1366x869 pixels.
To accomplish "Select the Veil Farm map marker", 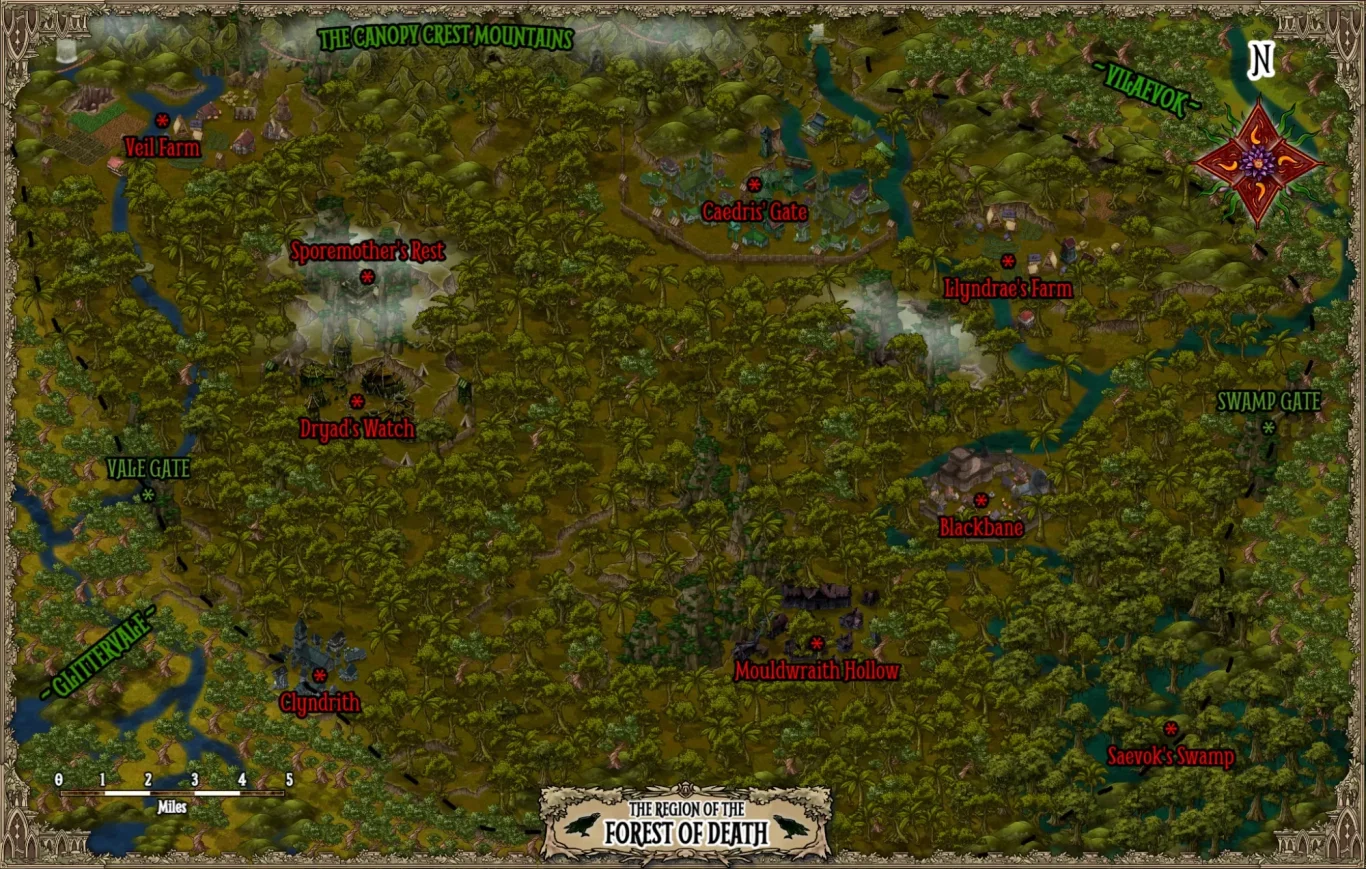I will (162, 121).
